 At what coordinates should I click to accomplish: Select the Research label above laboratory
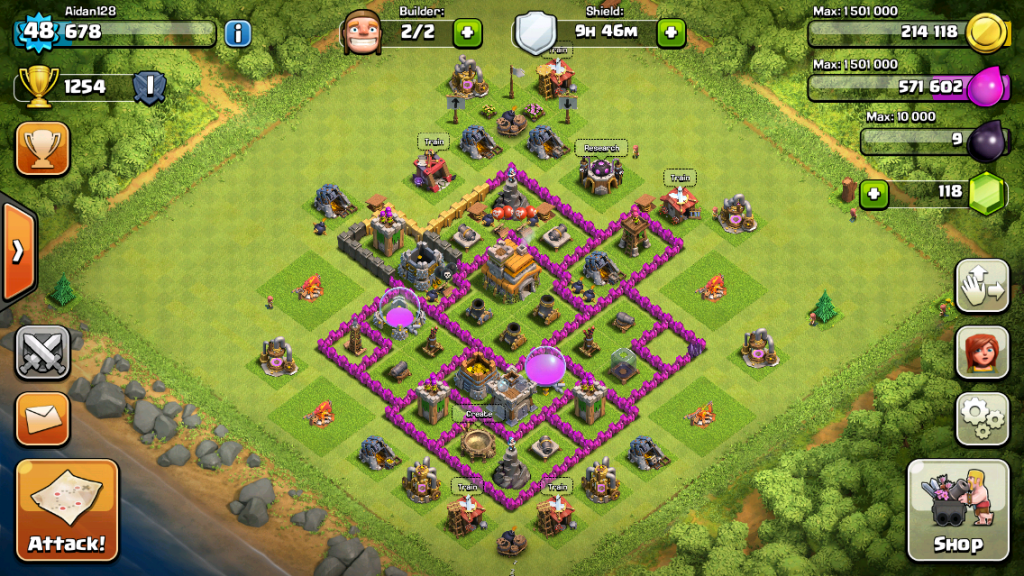click(601, 148)
